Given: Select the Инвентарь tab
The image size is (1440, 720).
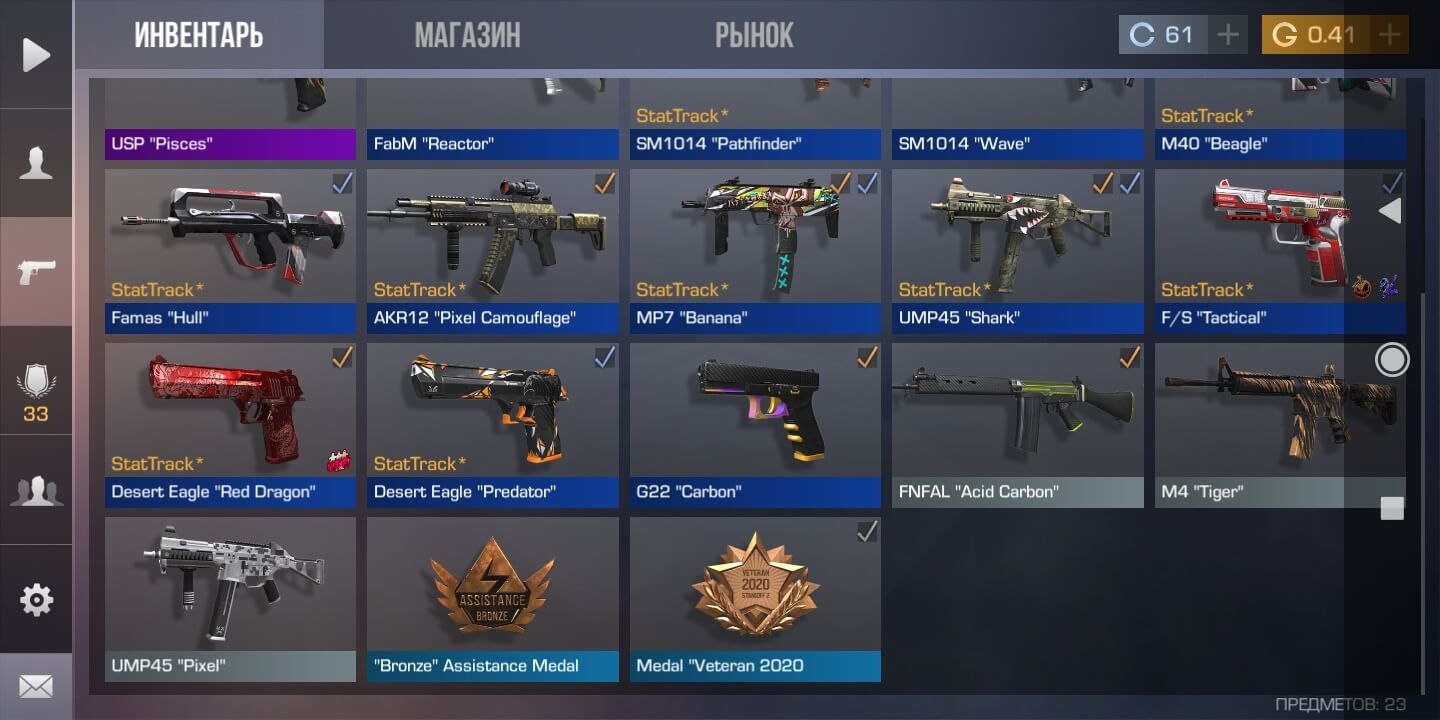Looking at the screenshot, I should click(198, 36).
